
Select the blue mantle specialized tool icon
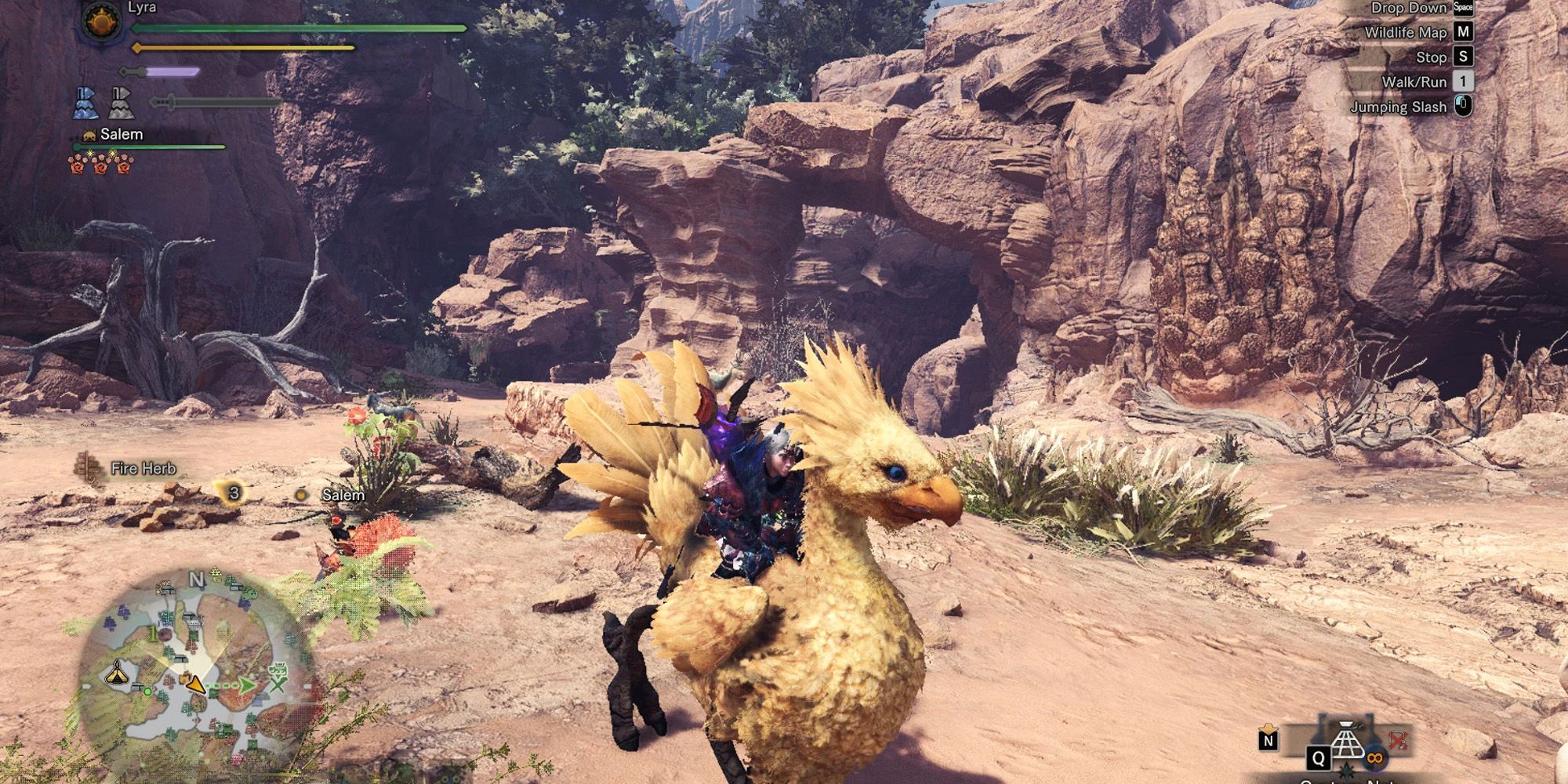86,104
